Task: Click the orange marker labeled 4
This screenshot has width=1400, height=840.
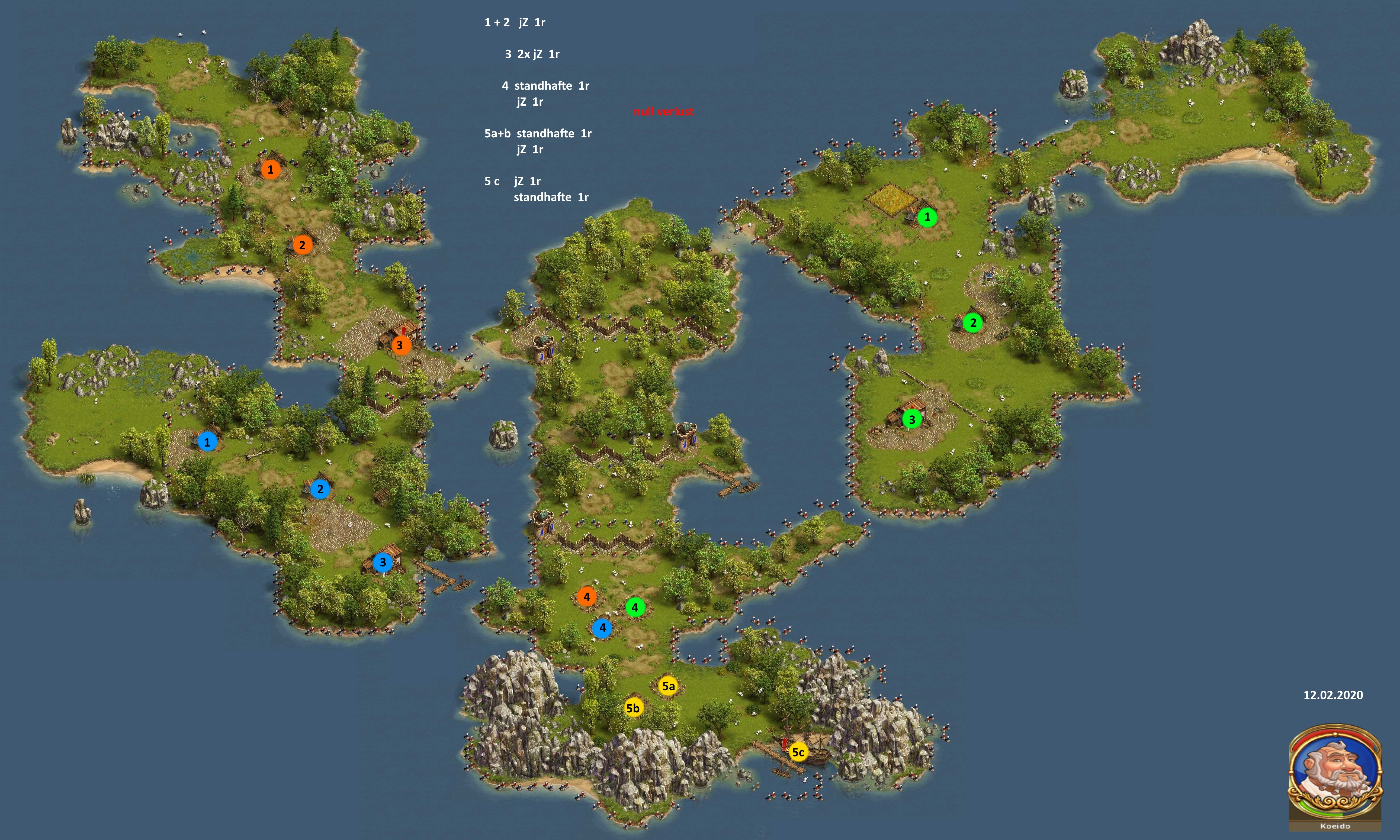Action: pos(587,597)
